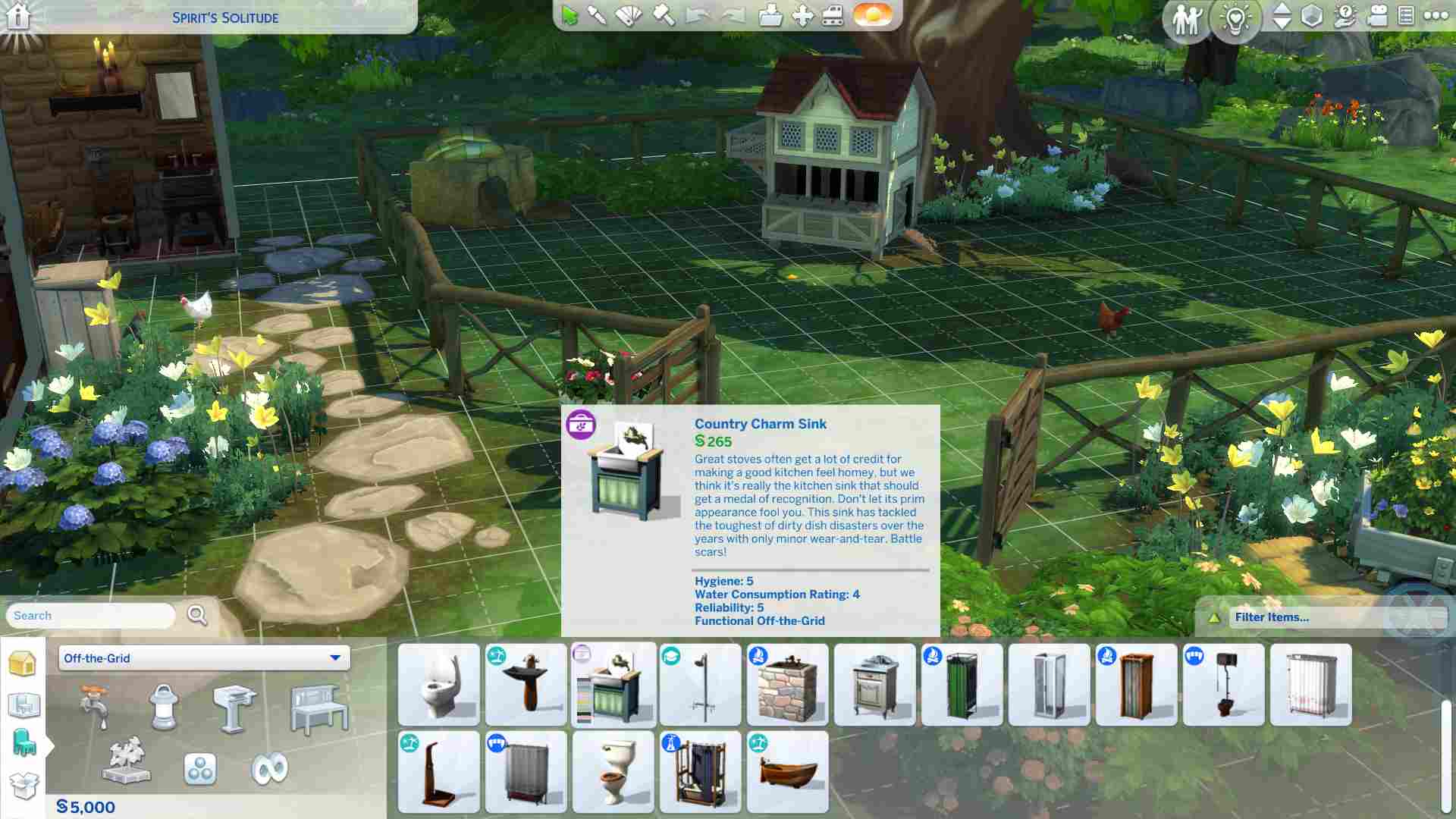The width and height of the screenshot is (1456, 819).
Task: Select the Country Charm Sink thumbnail
Action: tap(613, 685)
